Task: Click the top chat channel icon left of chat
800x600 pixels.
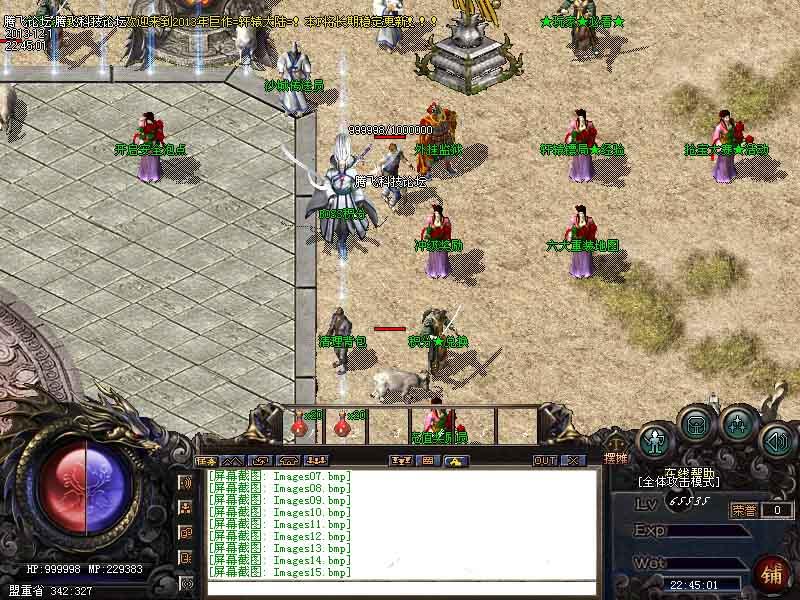Action: tap(186, 483)
